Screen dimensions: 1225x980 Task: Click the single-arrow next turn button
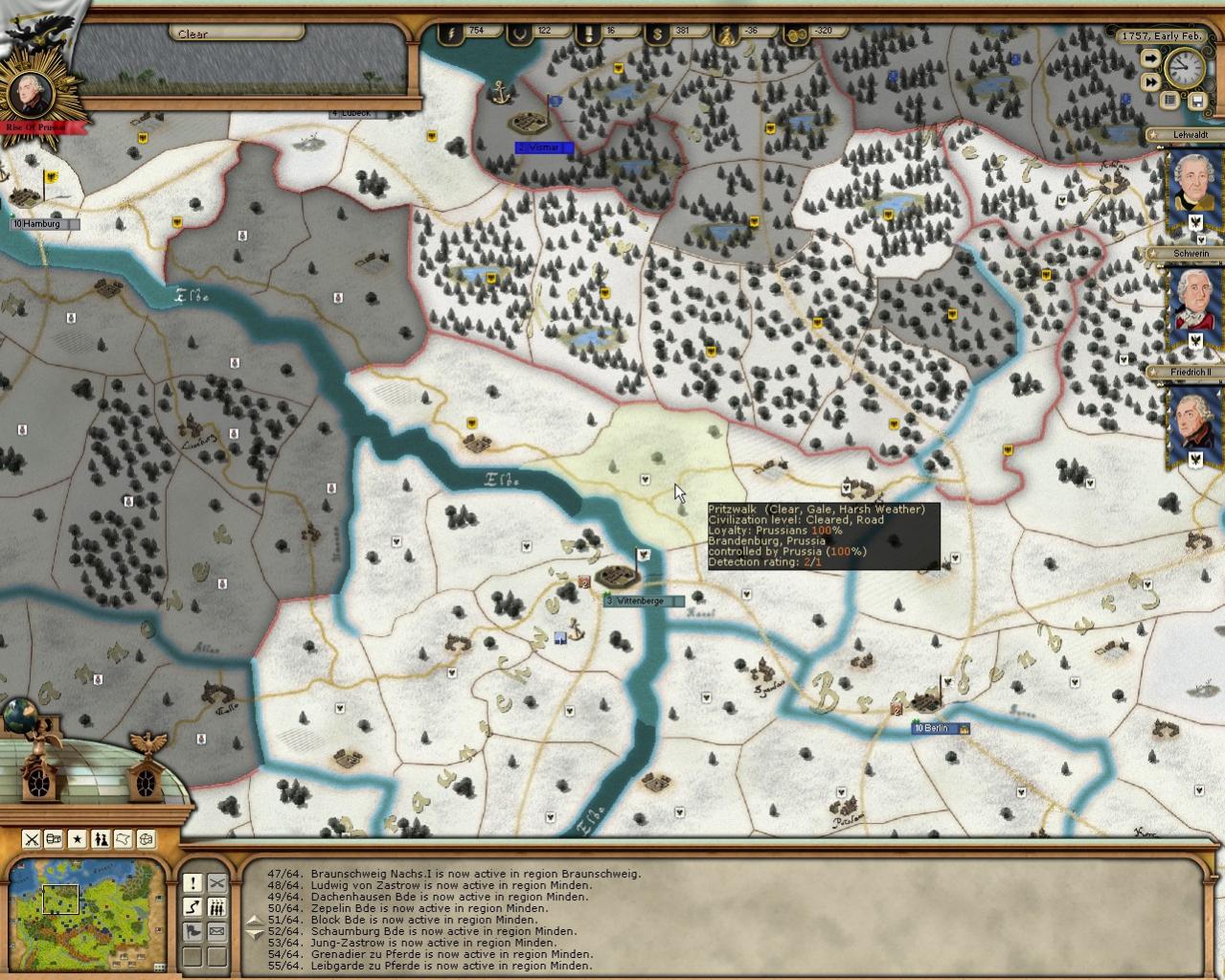[x=1150, y=58]
